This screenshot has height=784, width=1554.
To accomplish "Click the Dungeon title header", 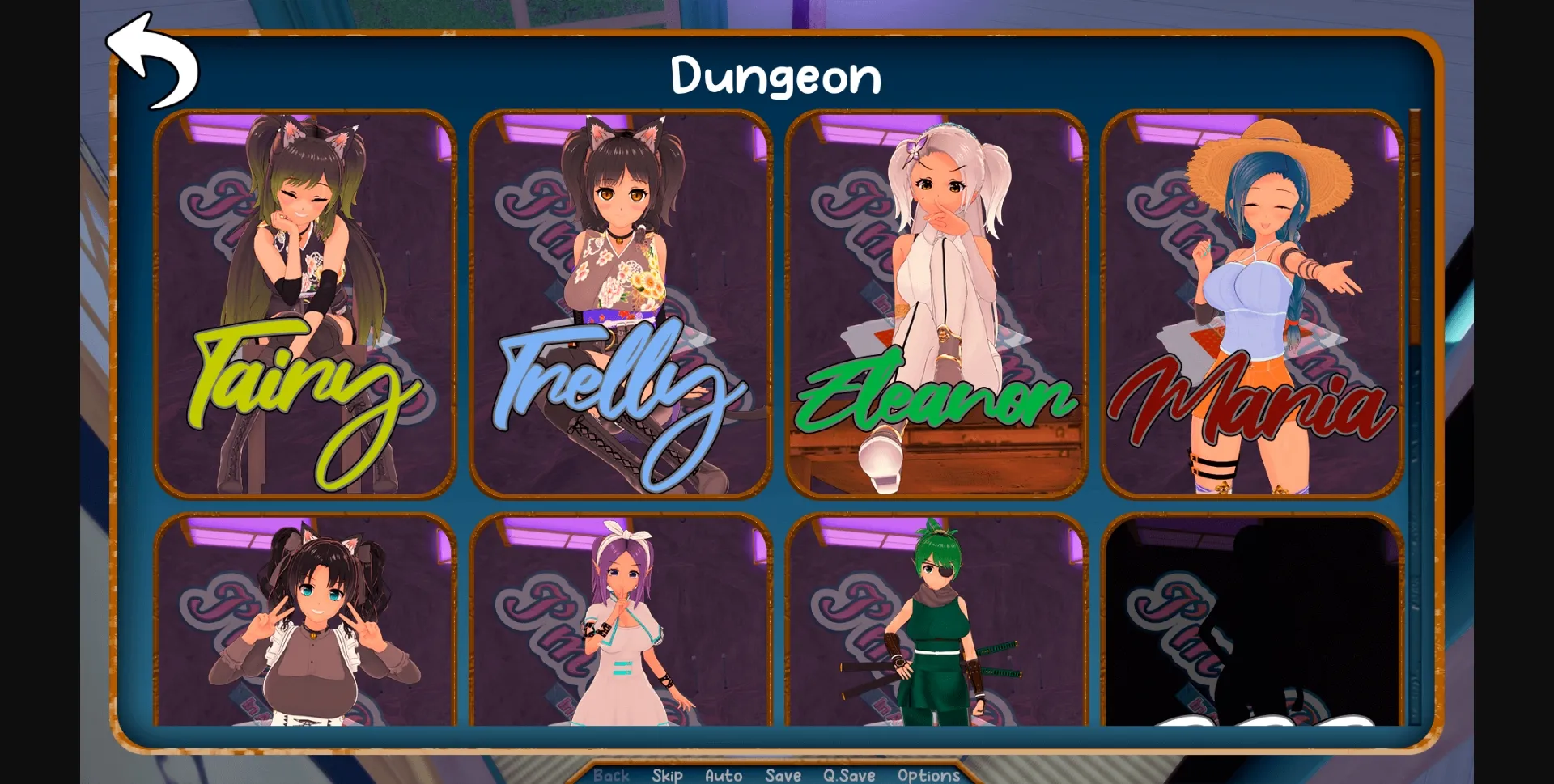I will coord(776,76).
